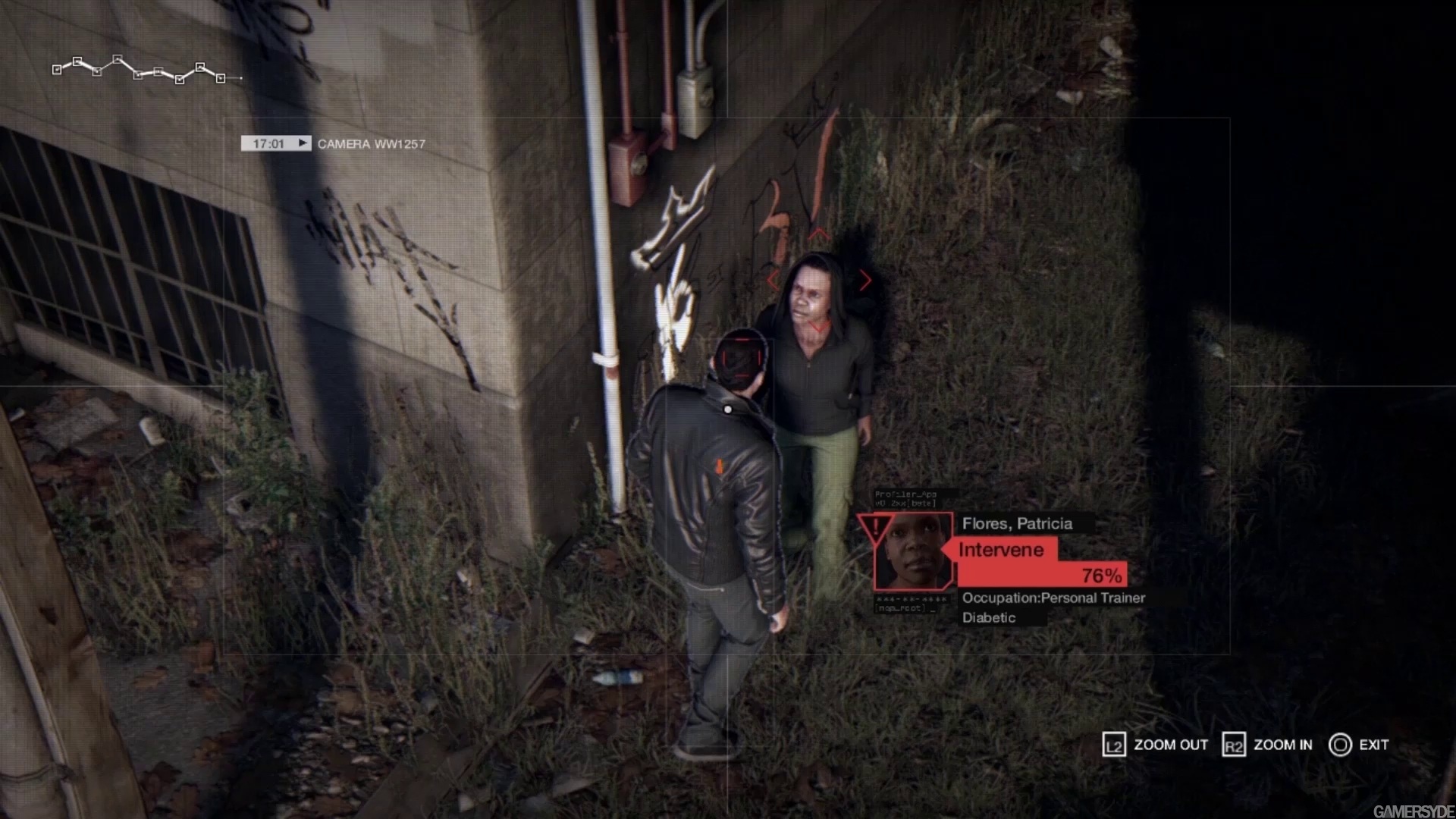
Task: Select the hack-path node chain graph
Action: click(140, 70)
